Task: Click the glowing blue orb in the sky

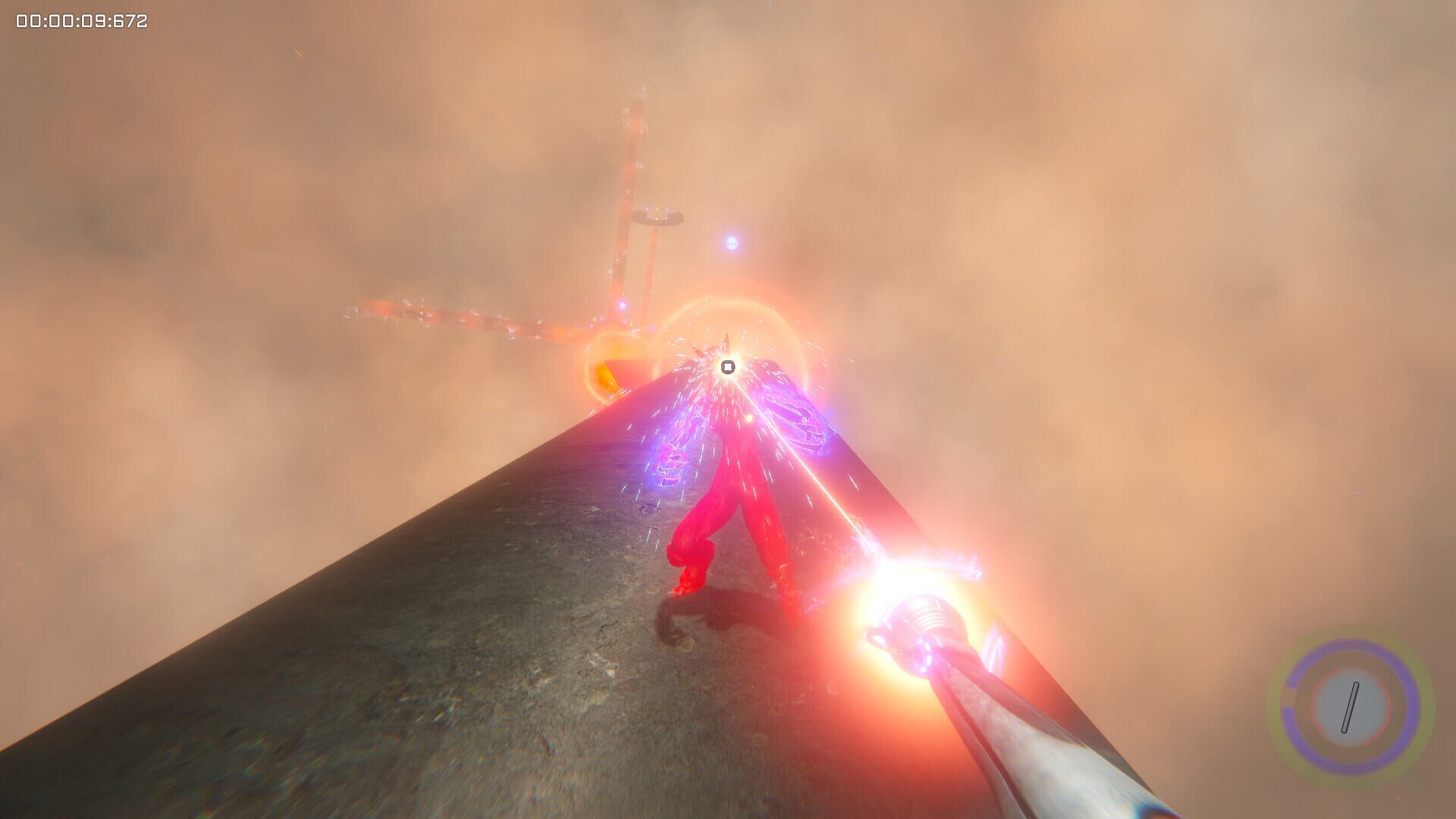Action: coord(730,243)
